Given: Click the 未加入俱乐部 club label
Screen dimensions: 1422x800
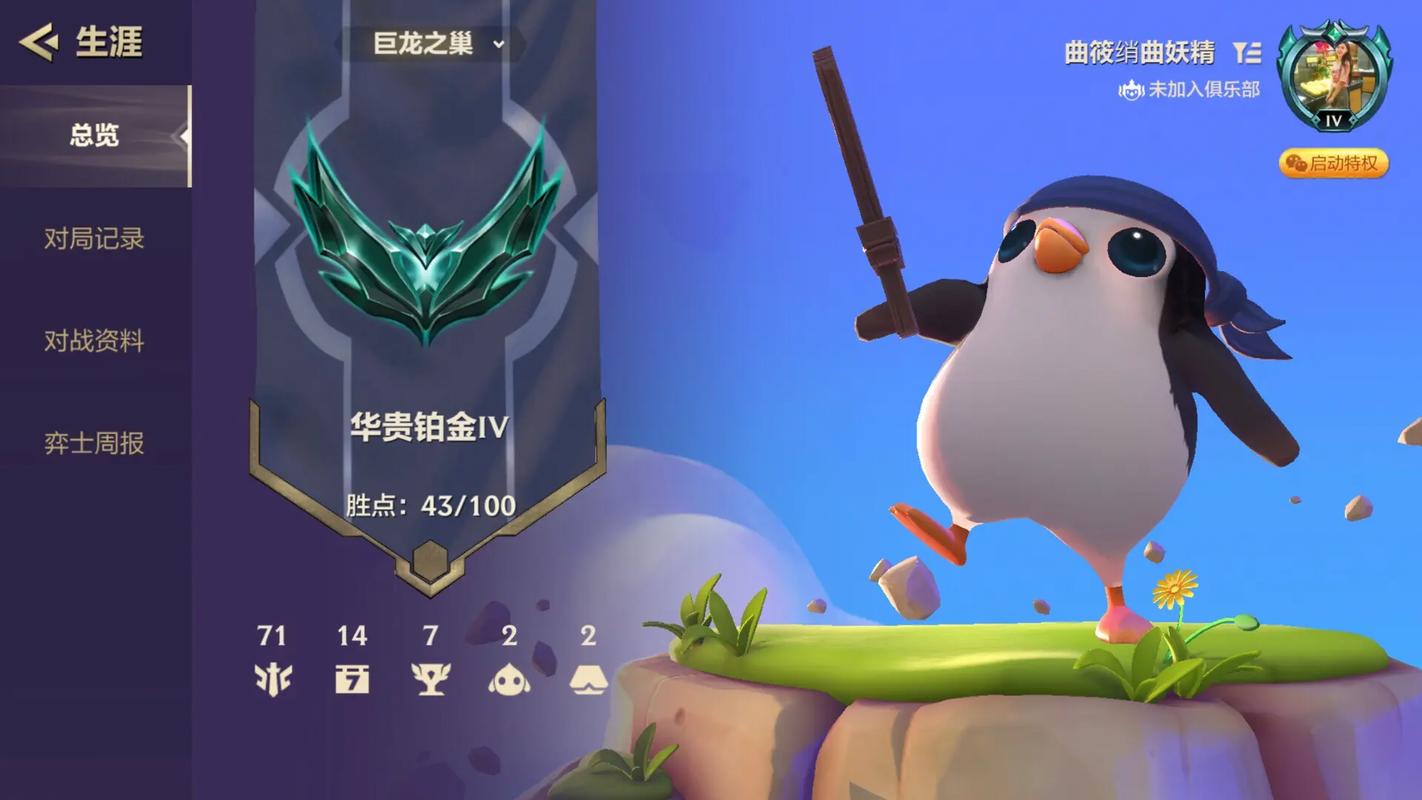Looking at the screenshot, I should click(x=1190, y=90).
